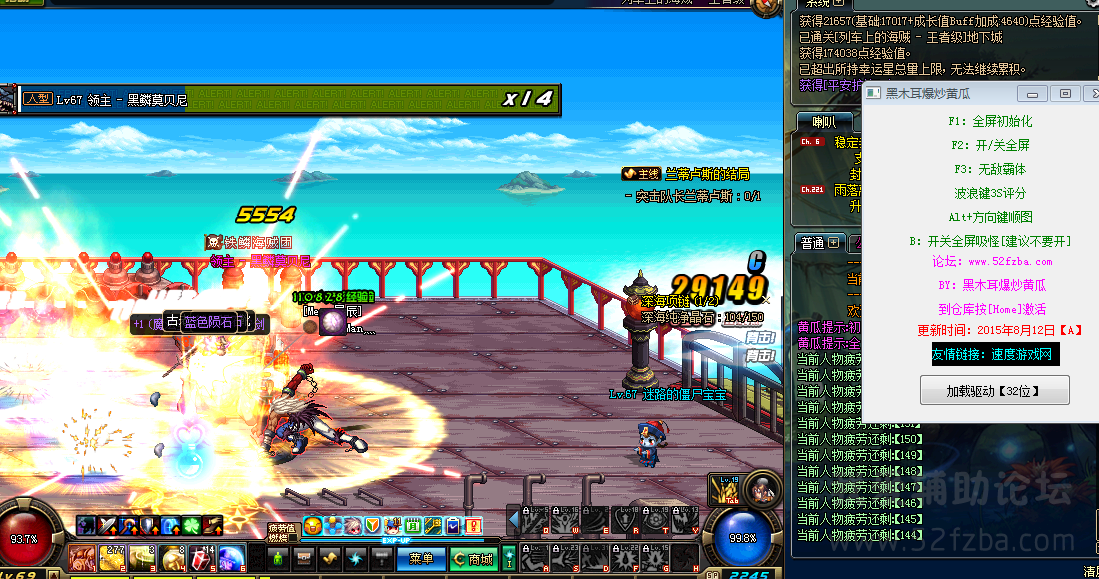Image resolution: width=1099 pixels, height=579 pixels.
Task: Click the 加载驱动【32位】 button
Action: click(994, 390)
